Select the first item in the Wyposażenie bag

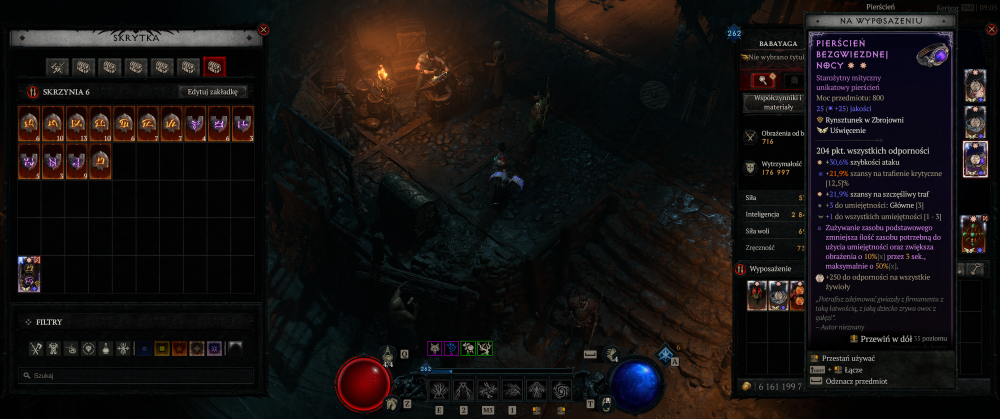(x=758, y=294)
